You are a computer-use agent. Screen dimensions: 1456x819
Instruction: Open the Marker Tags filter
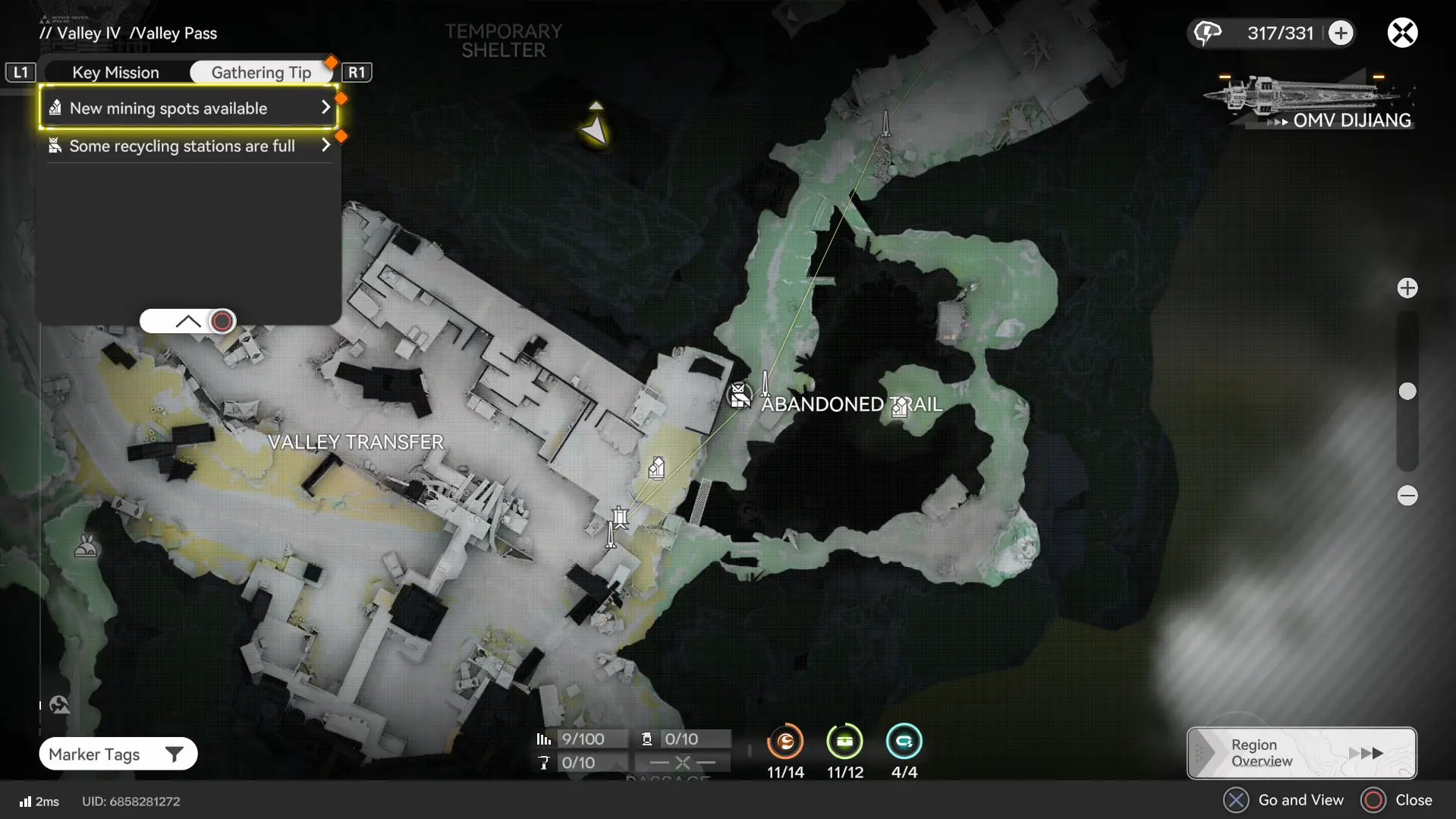(118, 754)
